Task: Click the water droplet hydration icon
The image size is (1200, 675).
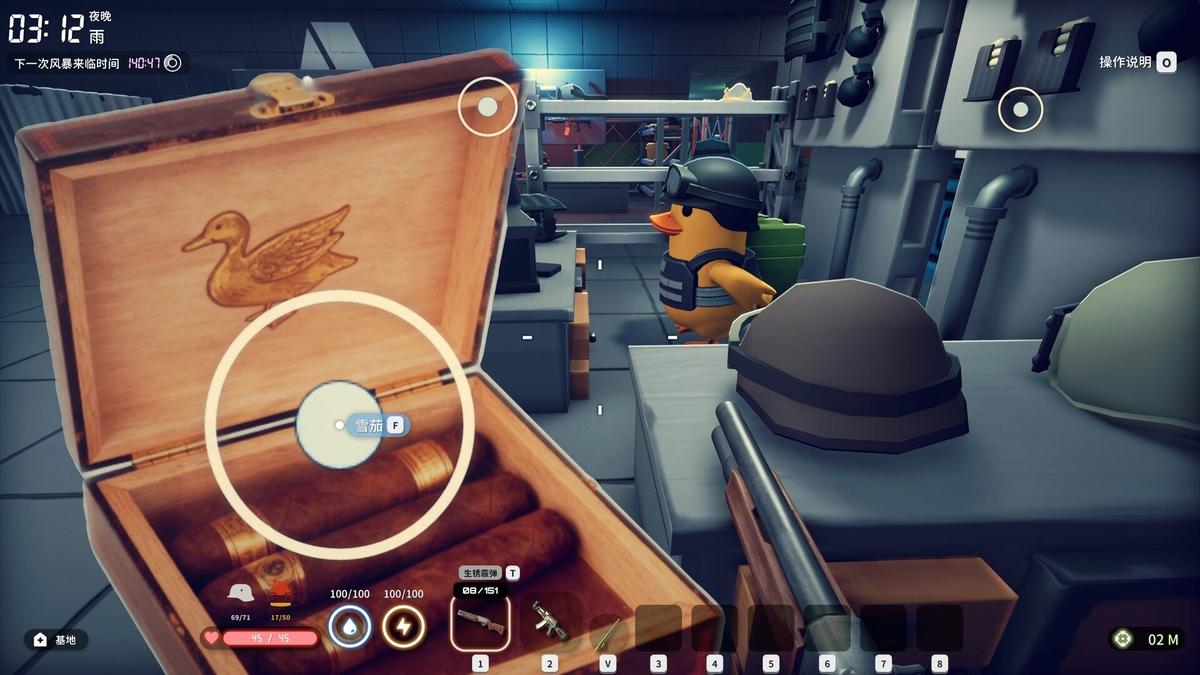Action: (x=350, y=627)
